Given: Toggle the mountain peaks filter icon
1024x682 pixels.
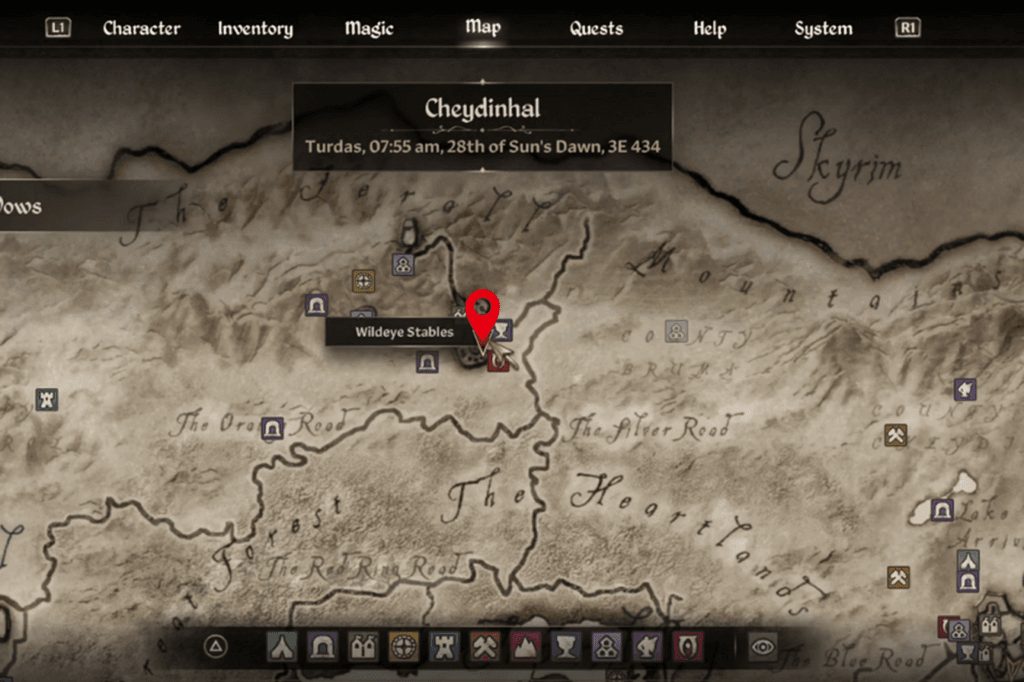Looking at the screenshot, I should 526,647.
